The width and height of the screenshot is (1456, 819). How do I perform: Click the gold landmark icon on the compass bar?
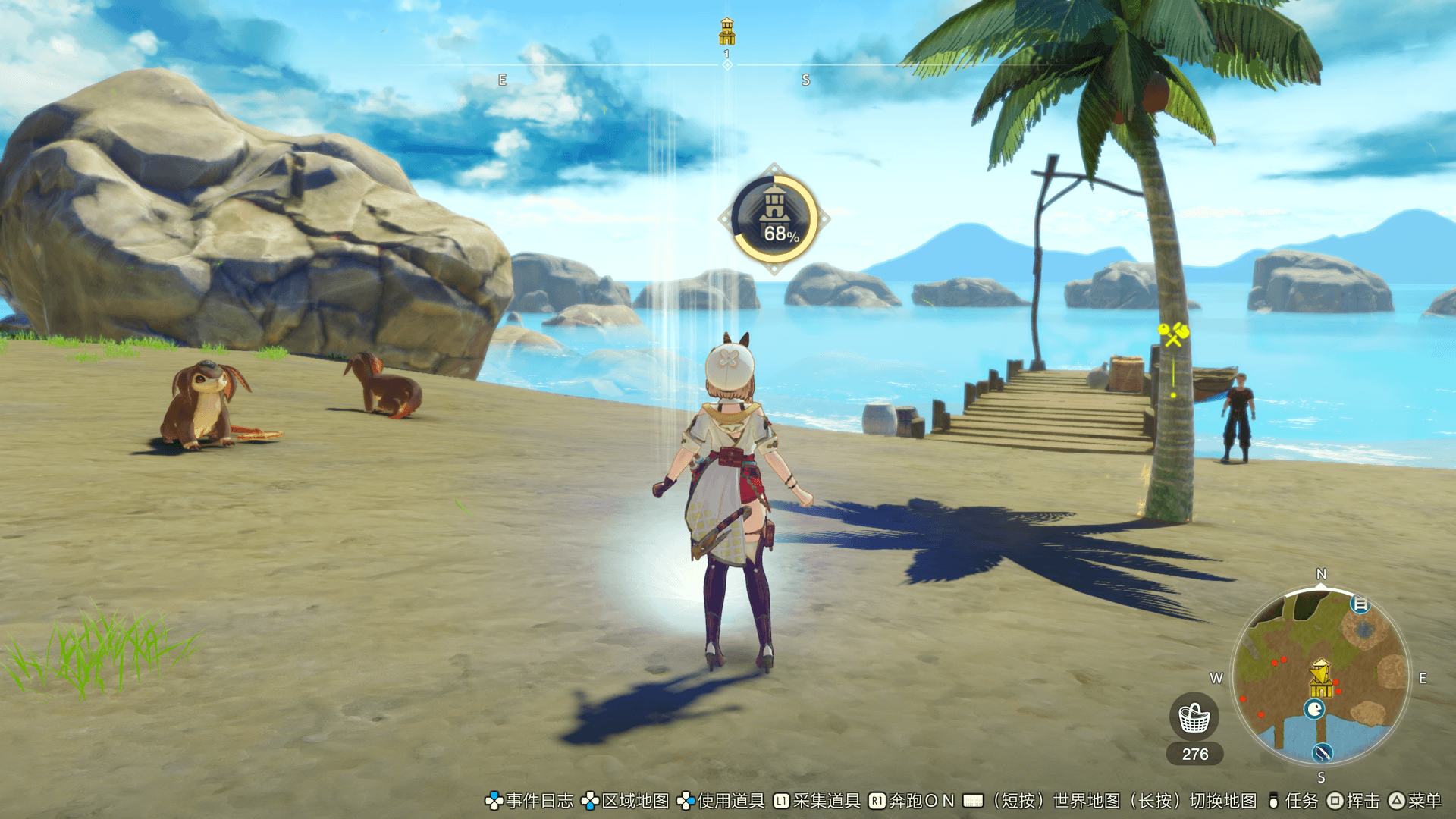point(726,32)
